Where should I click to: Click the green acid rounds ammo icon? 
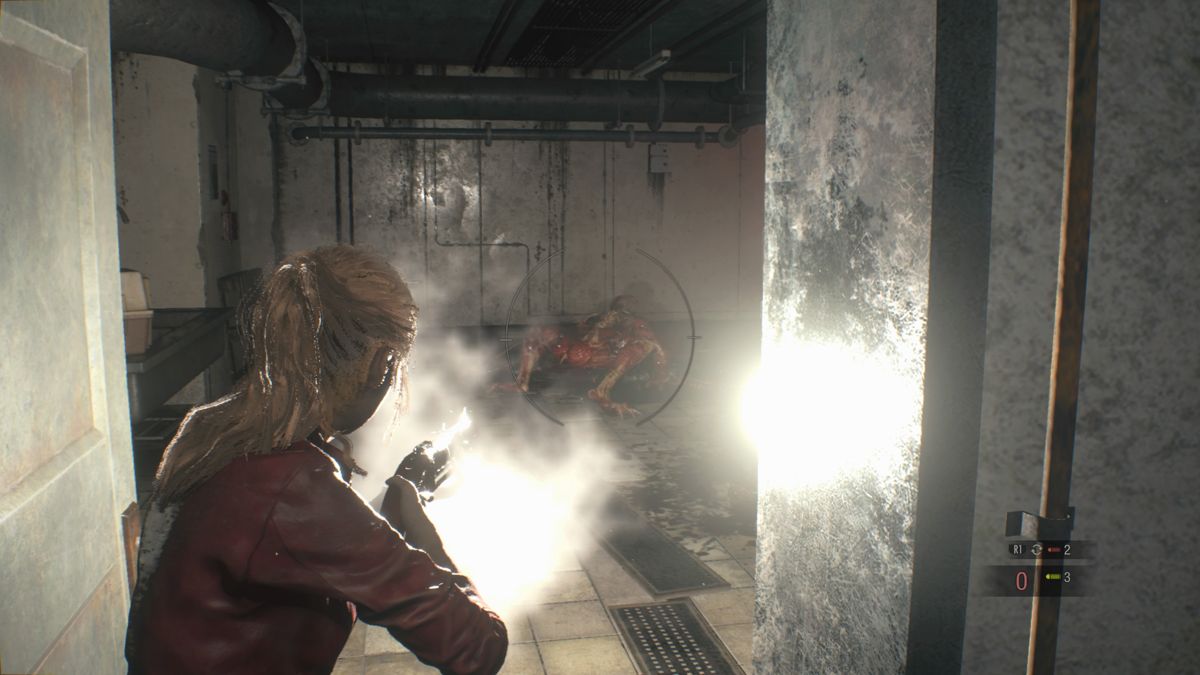pos(1052,577)
